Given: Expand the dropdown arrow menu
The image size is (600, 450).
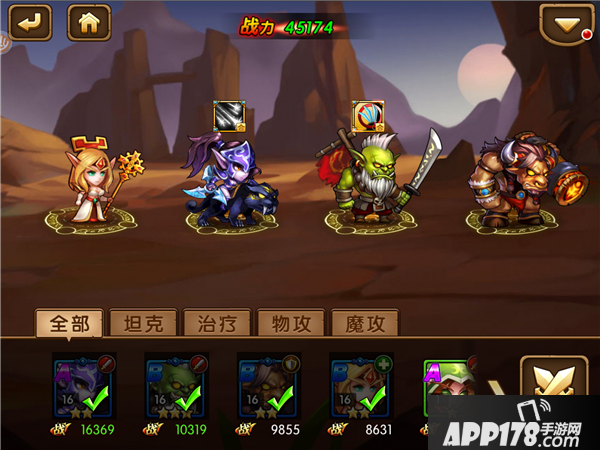Looking at the screenshot, I should (x=566, y=22).
